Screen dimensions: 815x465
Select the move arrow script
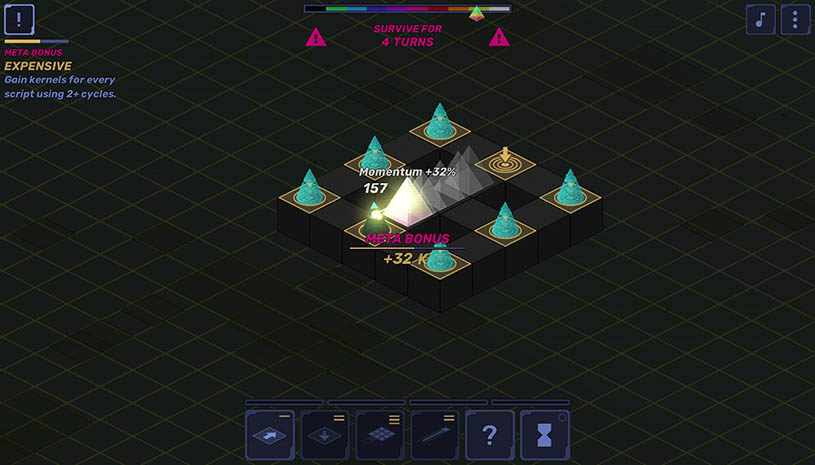click(x=270, y=435)
